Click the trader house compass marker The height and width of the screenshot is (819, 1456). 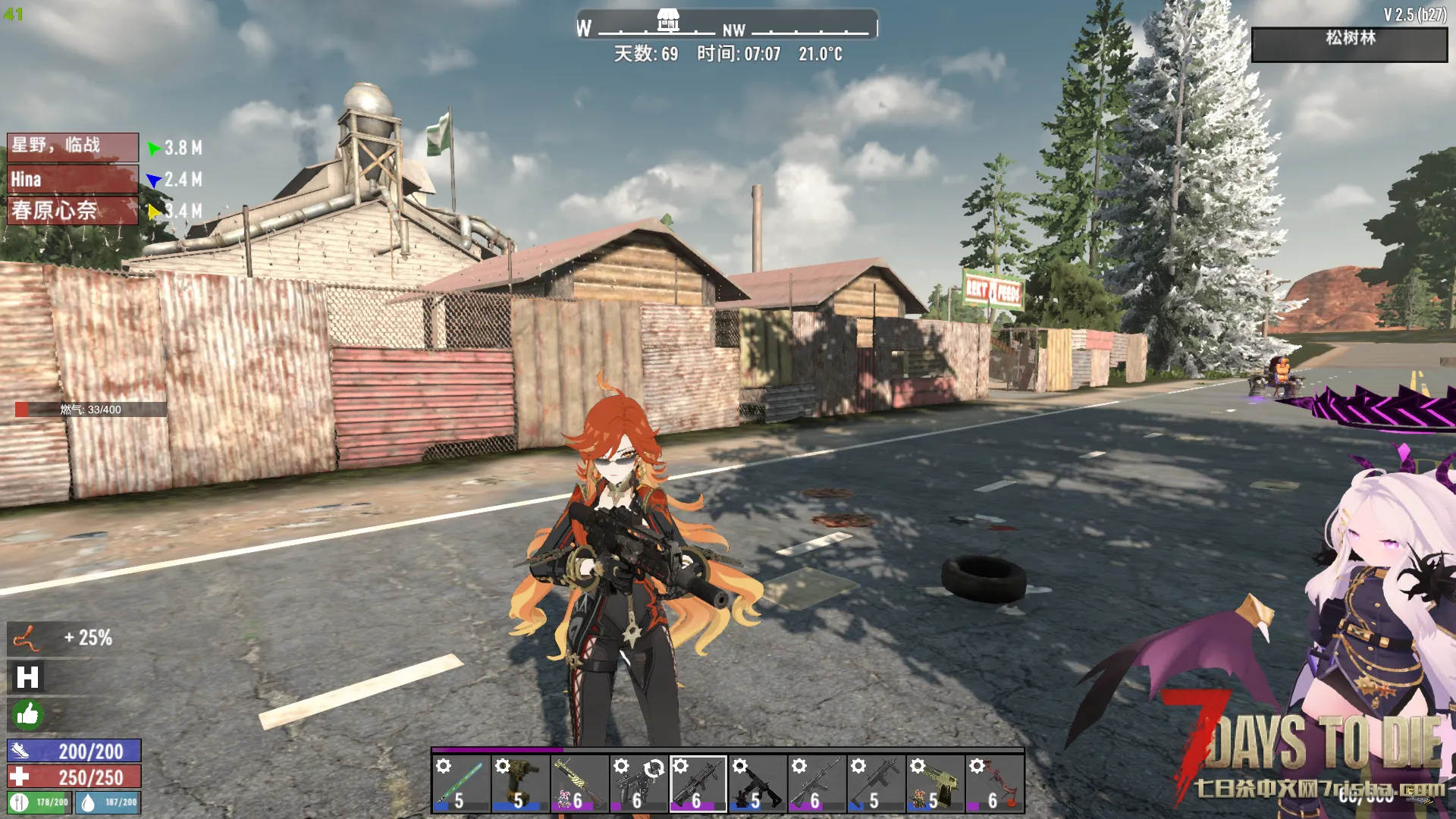tap(667, 20)
